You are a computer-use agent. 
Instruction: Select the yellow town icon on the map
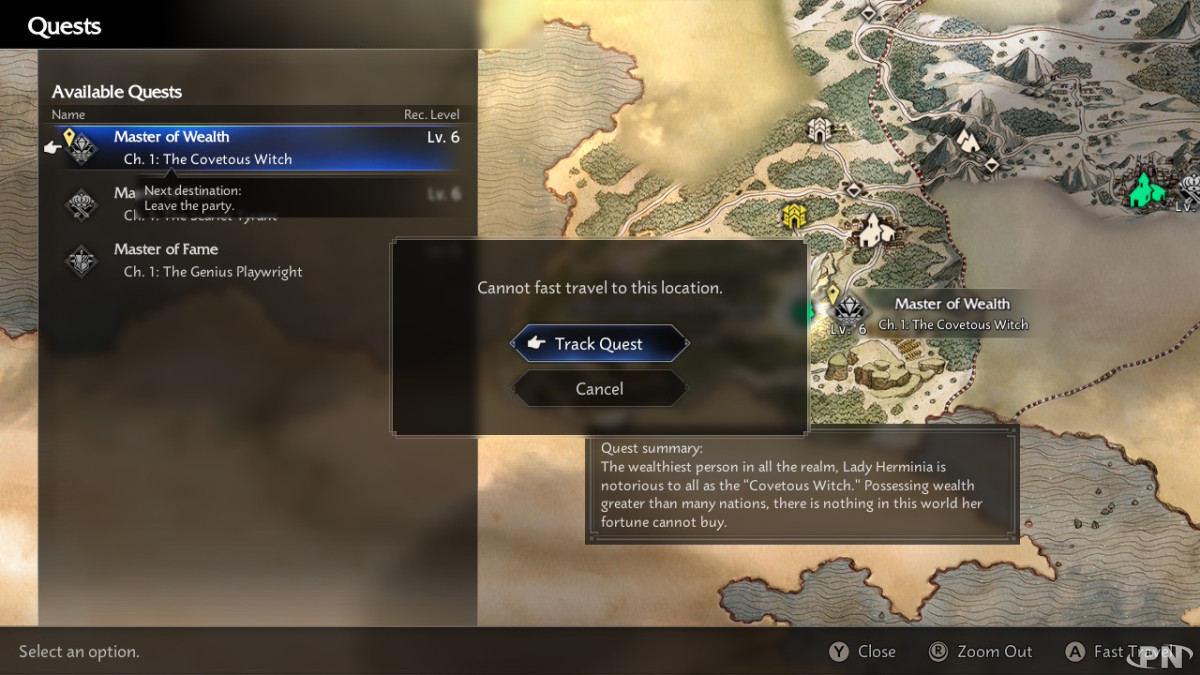[794, 215]
